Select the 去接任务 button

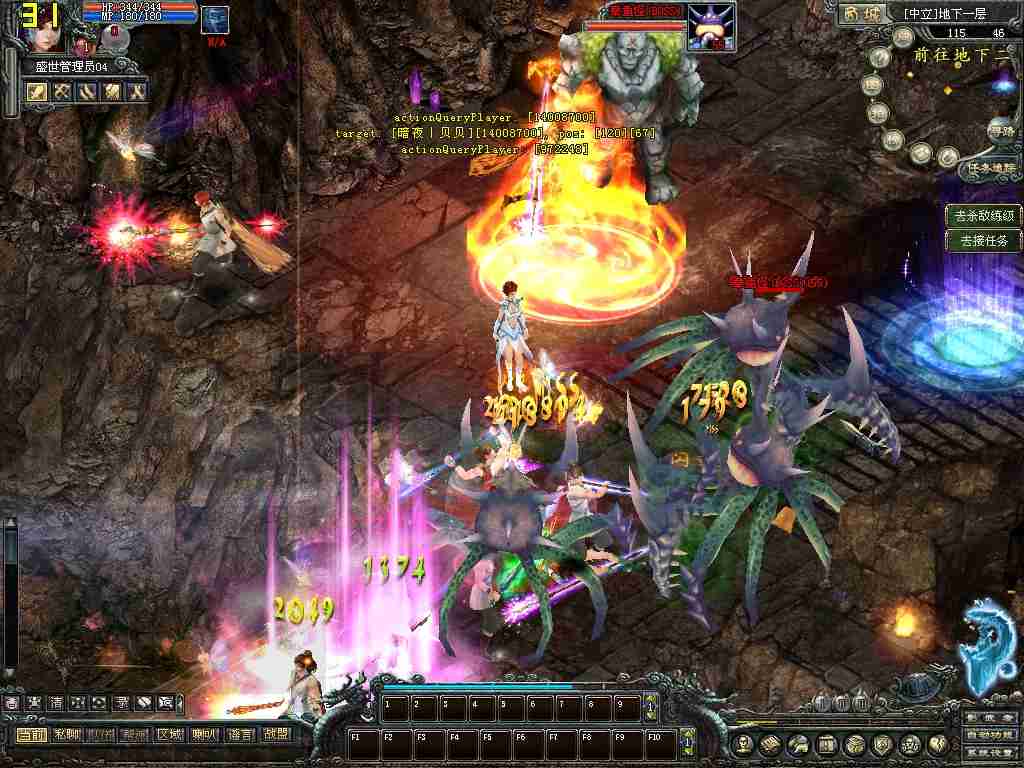[x=984, y=240]
